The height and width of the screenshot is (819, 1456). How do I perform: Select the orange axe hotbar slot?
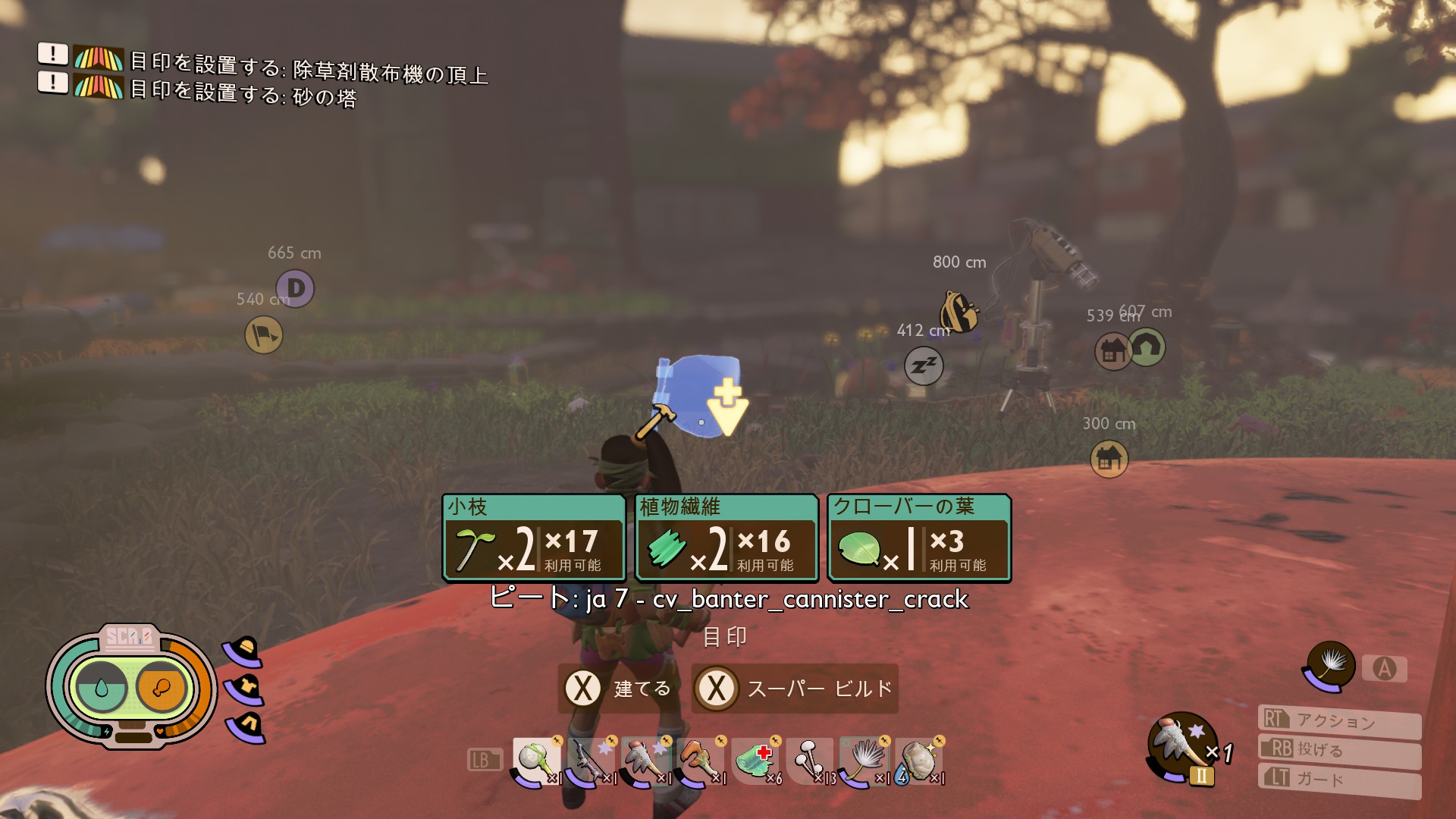pos(700,761)
